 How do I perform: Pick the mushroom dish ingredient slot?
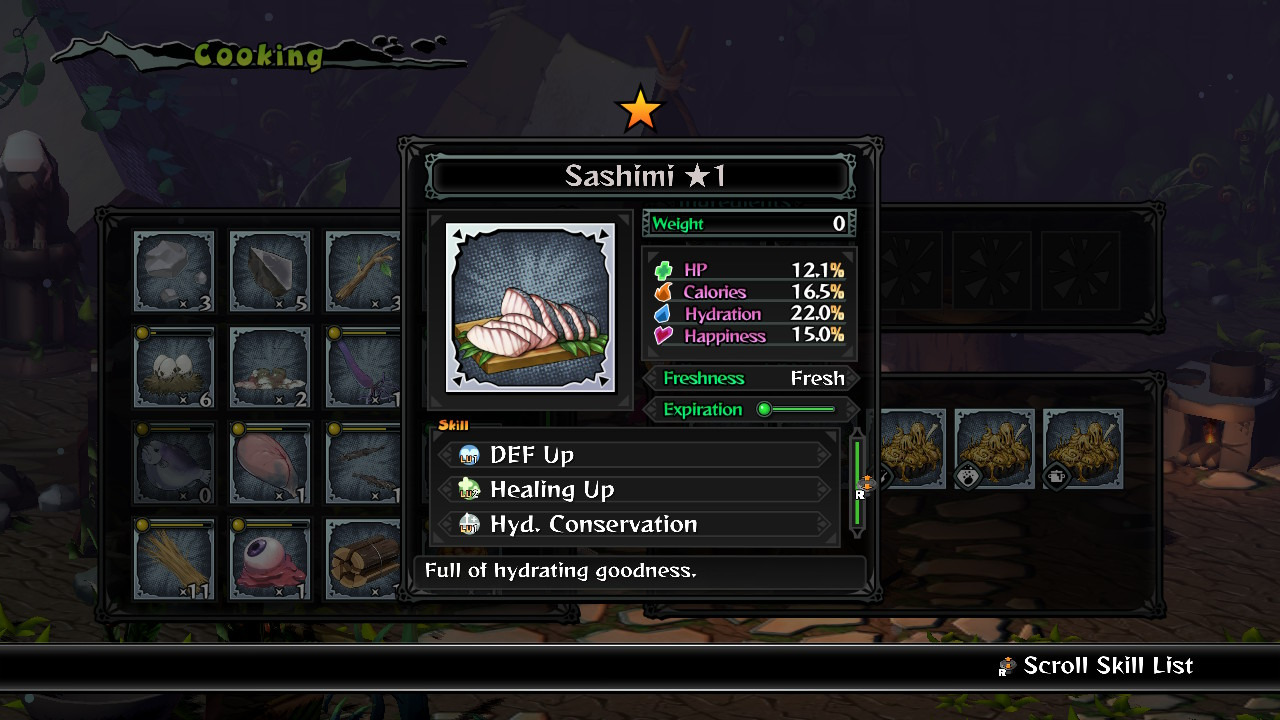click(270, 367)
